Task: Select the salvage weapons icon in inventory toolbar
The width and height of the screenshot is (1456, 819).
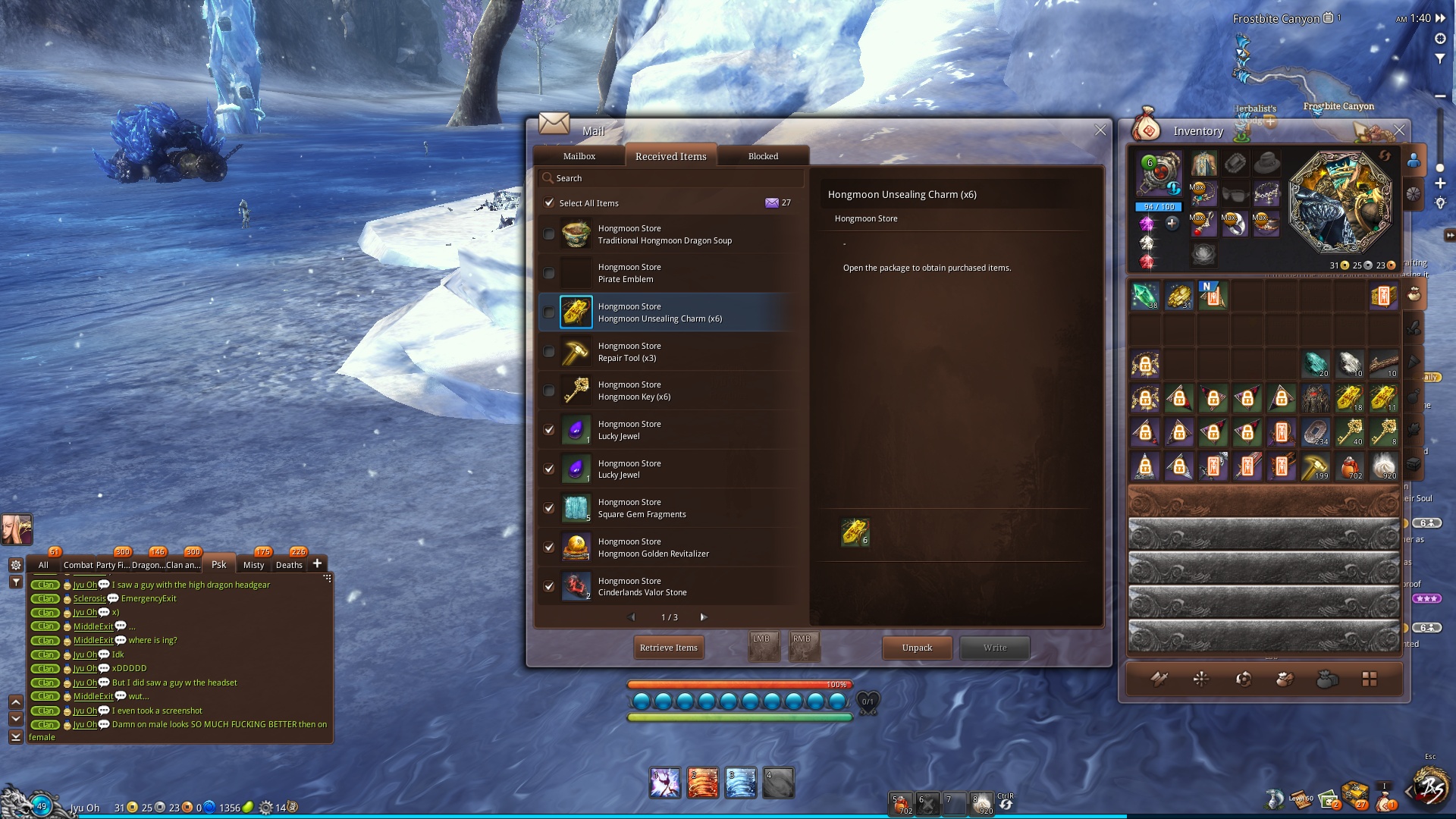Action: (x=1159, y=679)
